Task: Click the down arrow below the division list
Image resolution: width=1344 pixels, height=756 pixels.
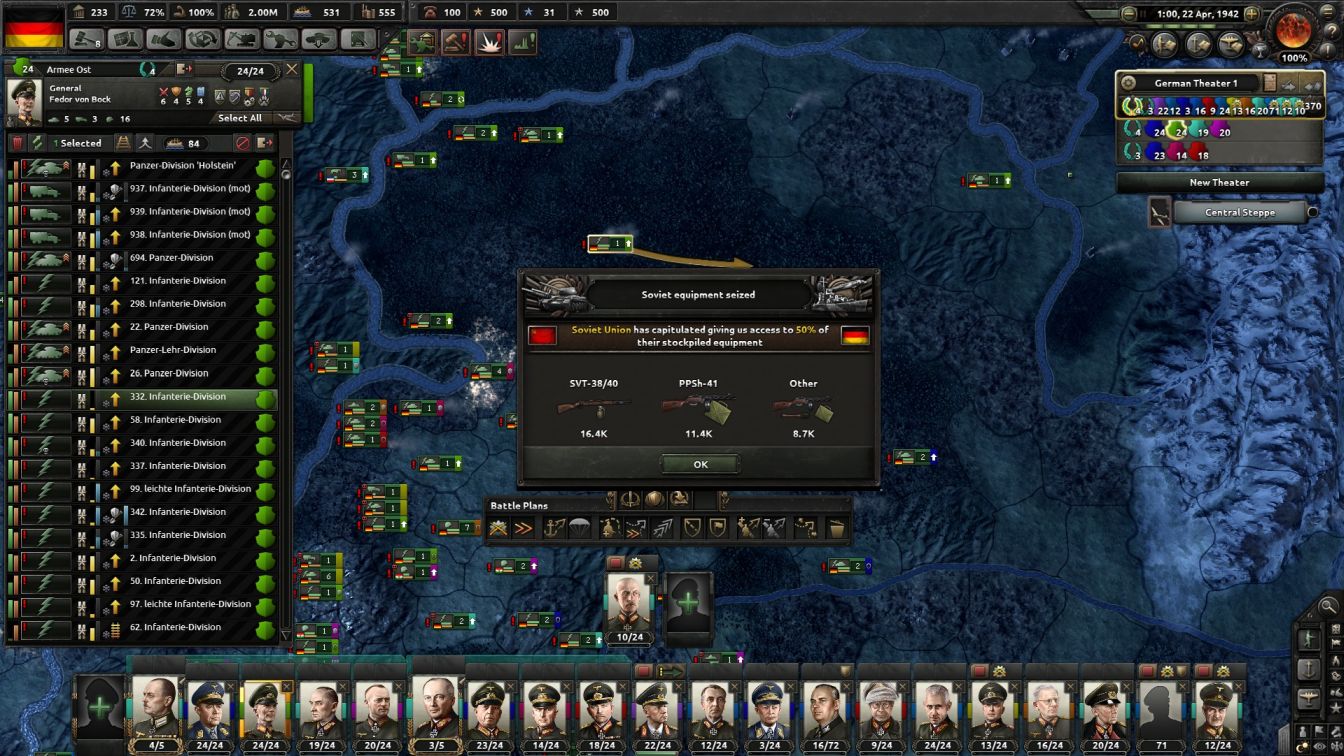Action: [x=285, y=636]
